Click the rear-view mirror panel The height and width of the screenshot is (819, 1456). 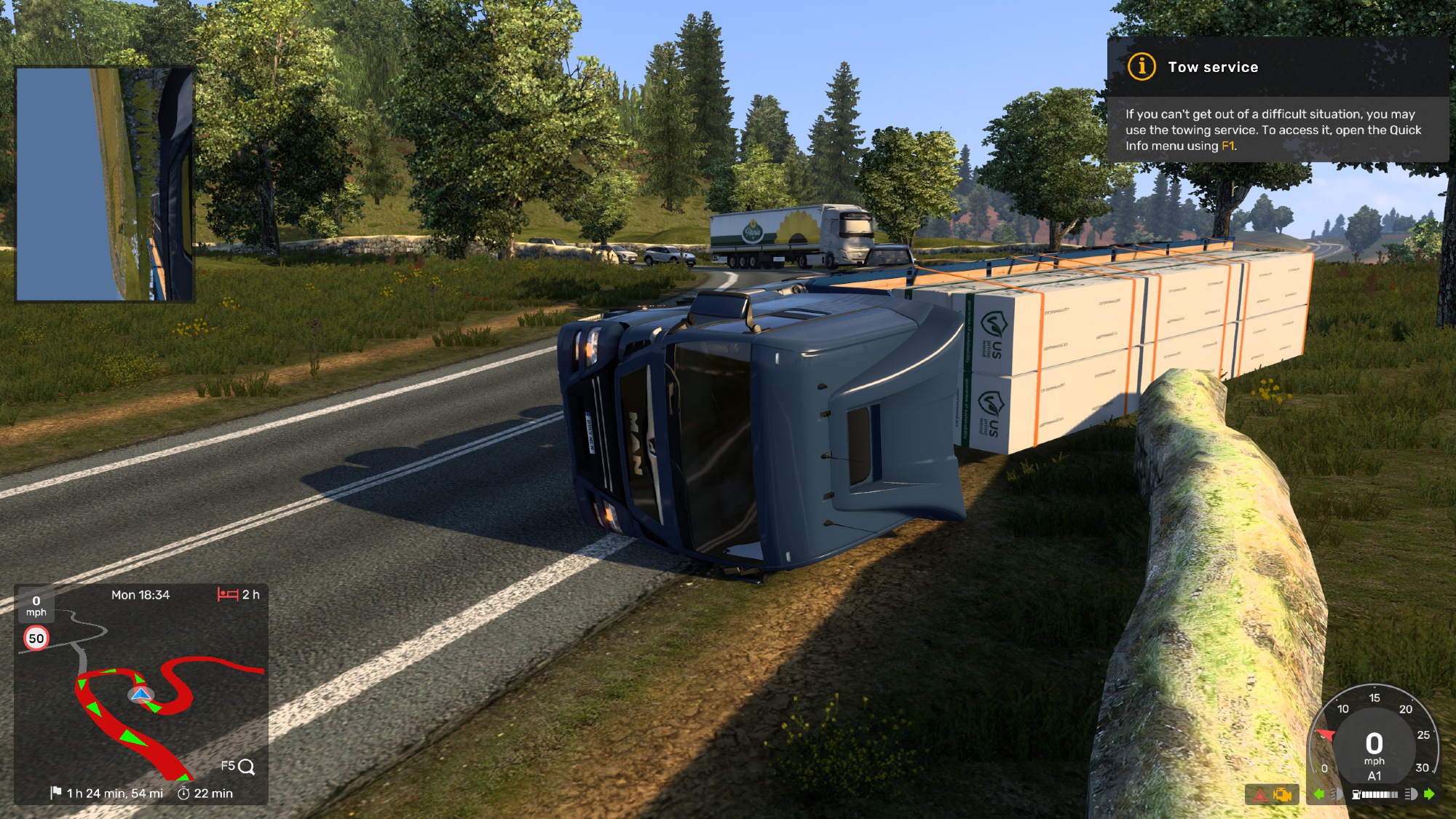coord(105,184)
